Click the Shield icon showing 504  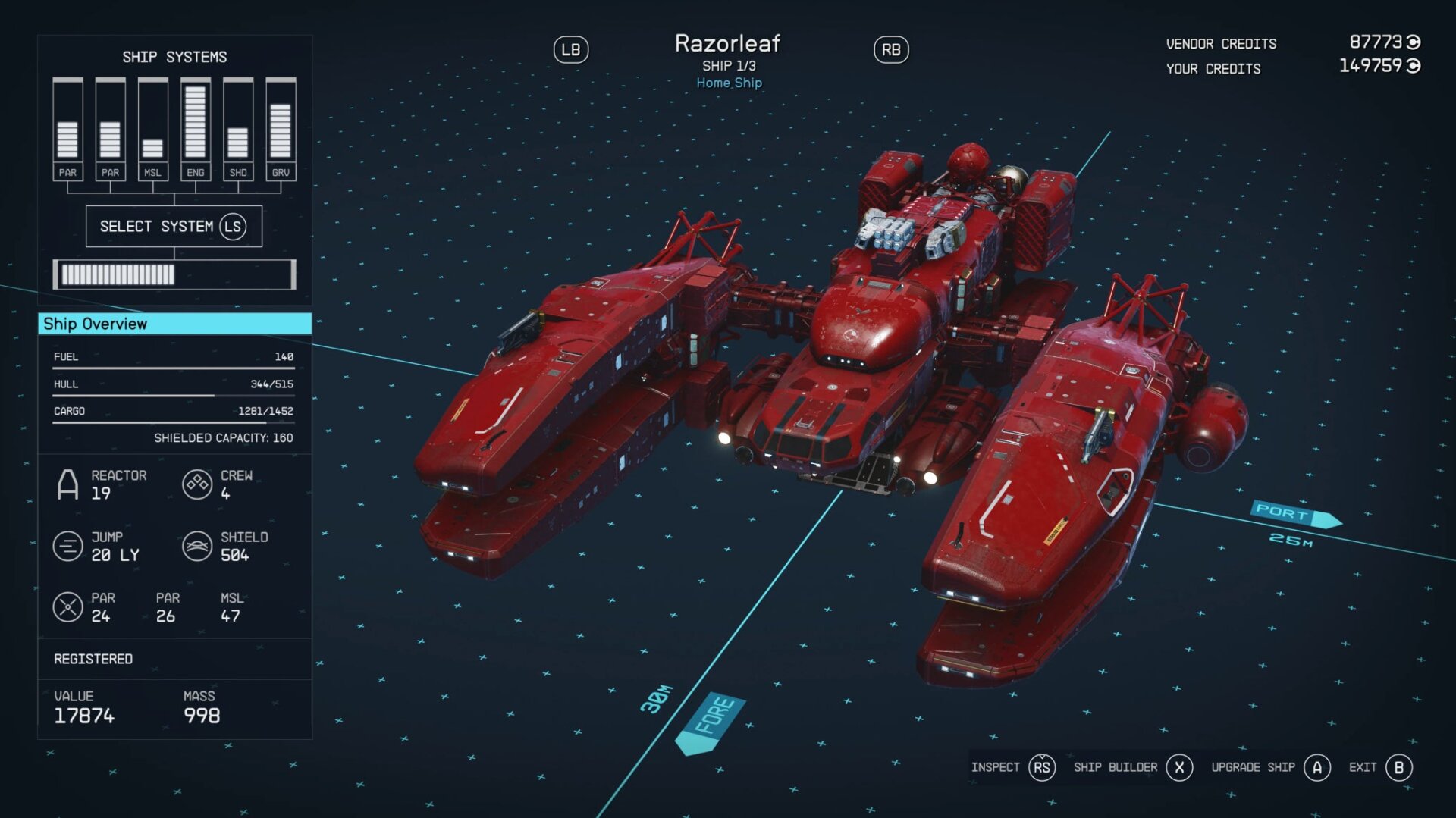(x=196, y=545)
